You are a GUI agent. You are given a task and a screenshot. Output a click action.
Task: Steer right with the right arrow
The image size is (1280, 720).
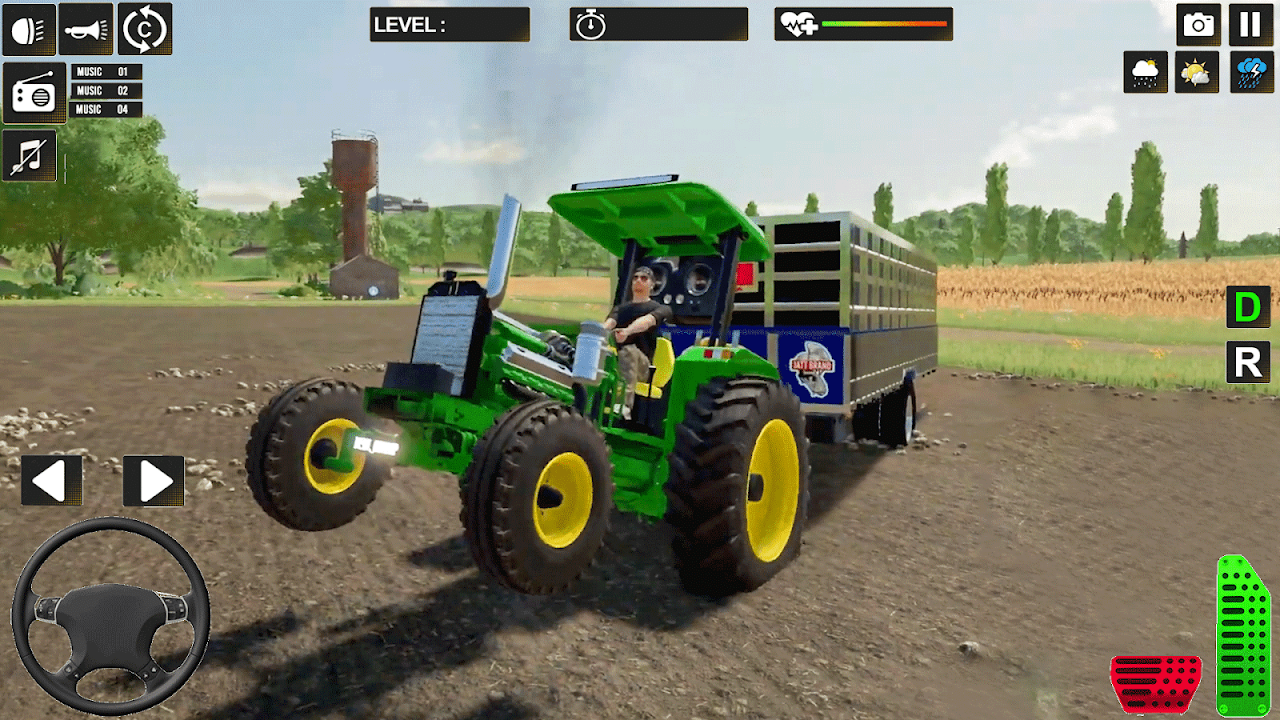(154, 481)
